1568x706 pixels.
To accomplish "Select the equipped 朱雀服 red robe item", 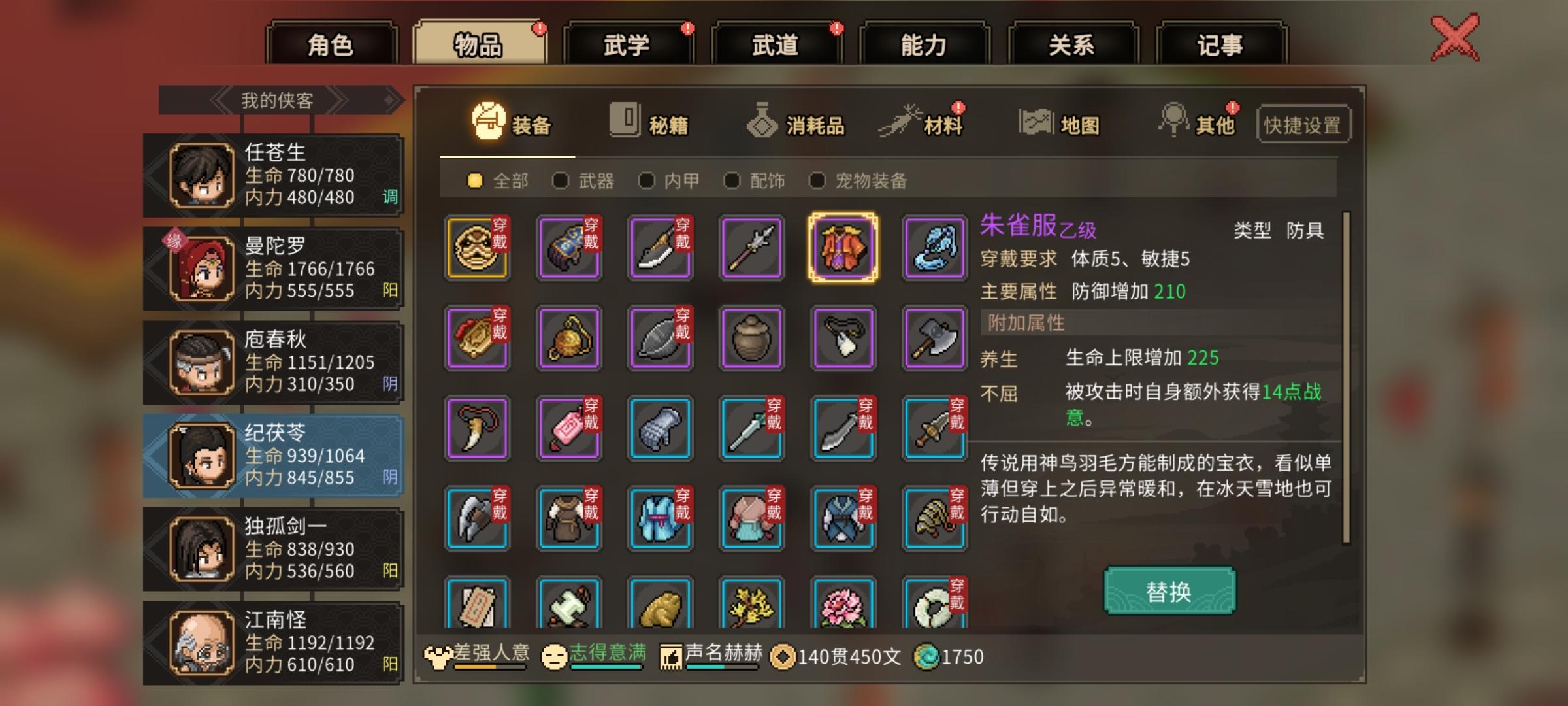I will click(842, 248).
